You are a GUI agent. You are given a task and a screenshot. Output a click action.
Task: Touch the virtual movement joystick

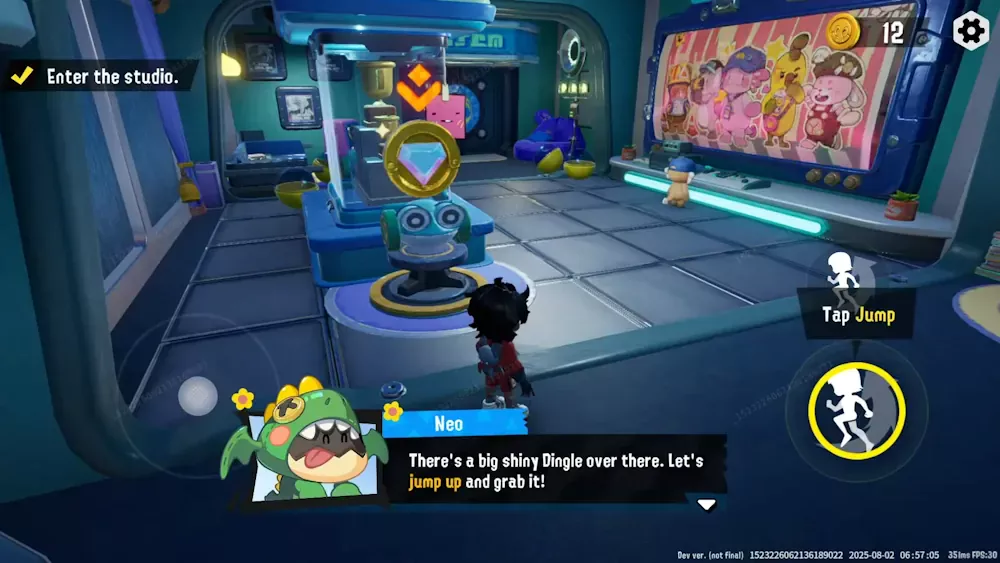pos(197,397)
